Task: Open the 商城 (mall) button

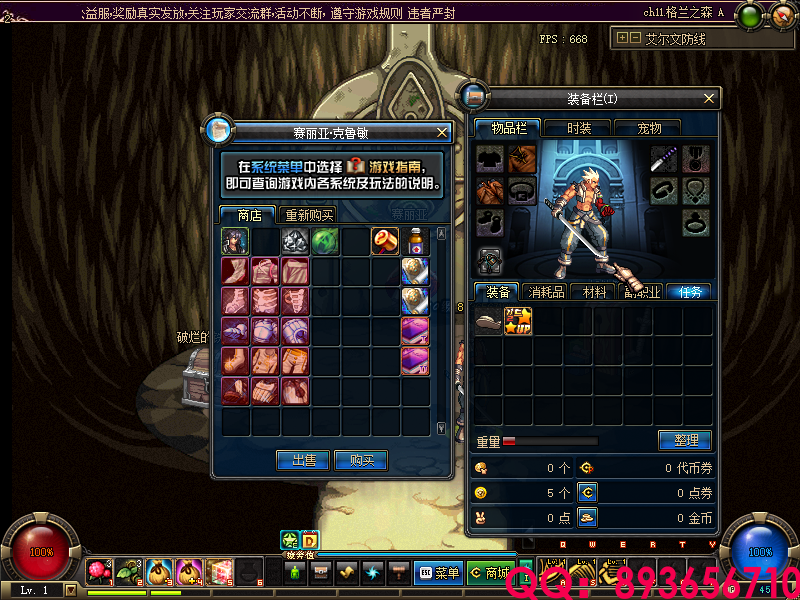Action: pos(490,573)
